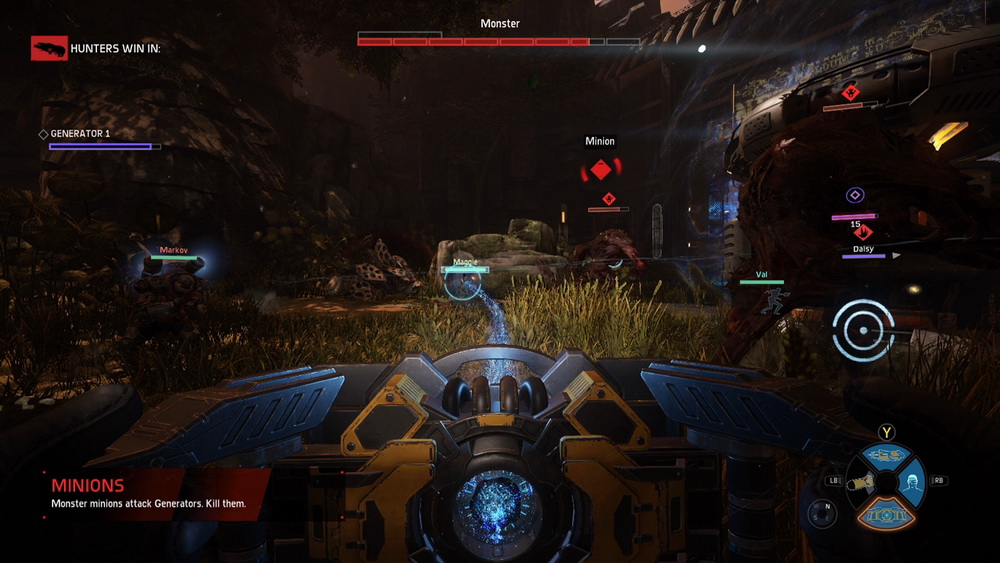Image resolution: width=1000 pixels, height=563 pixels.
Task: Click the red monster icon beside Hunters Win In
Action: [x=49, y=48]
